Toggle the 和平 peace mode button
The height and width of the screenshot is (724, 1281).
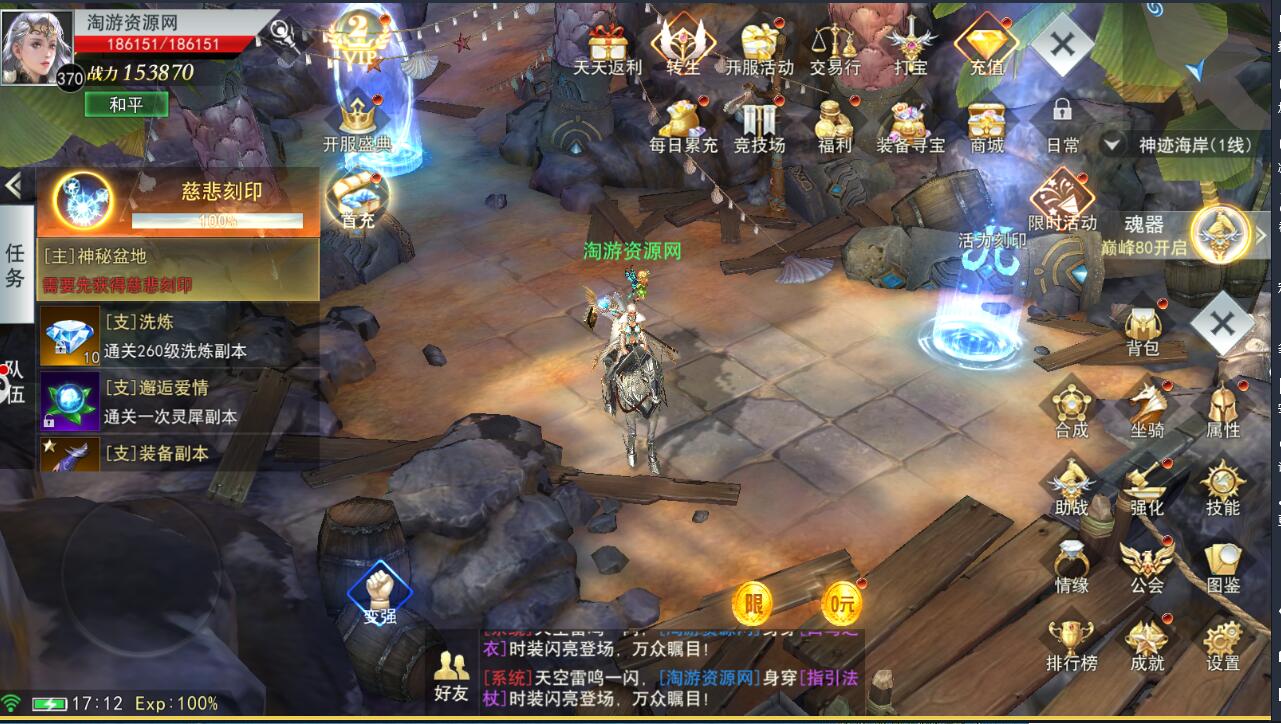pos(125,104)
